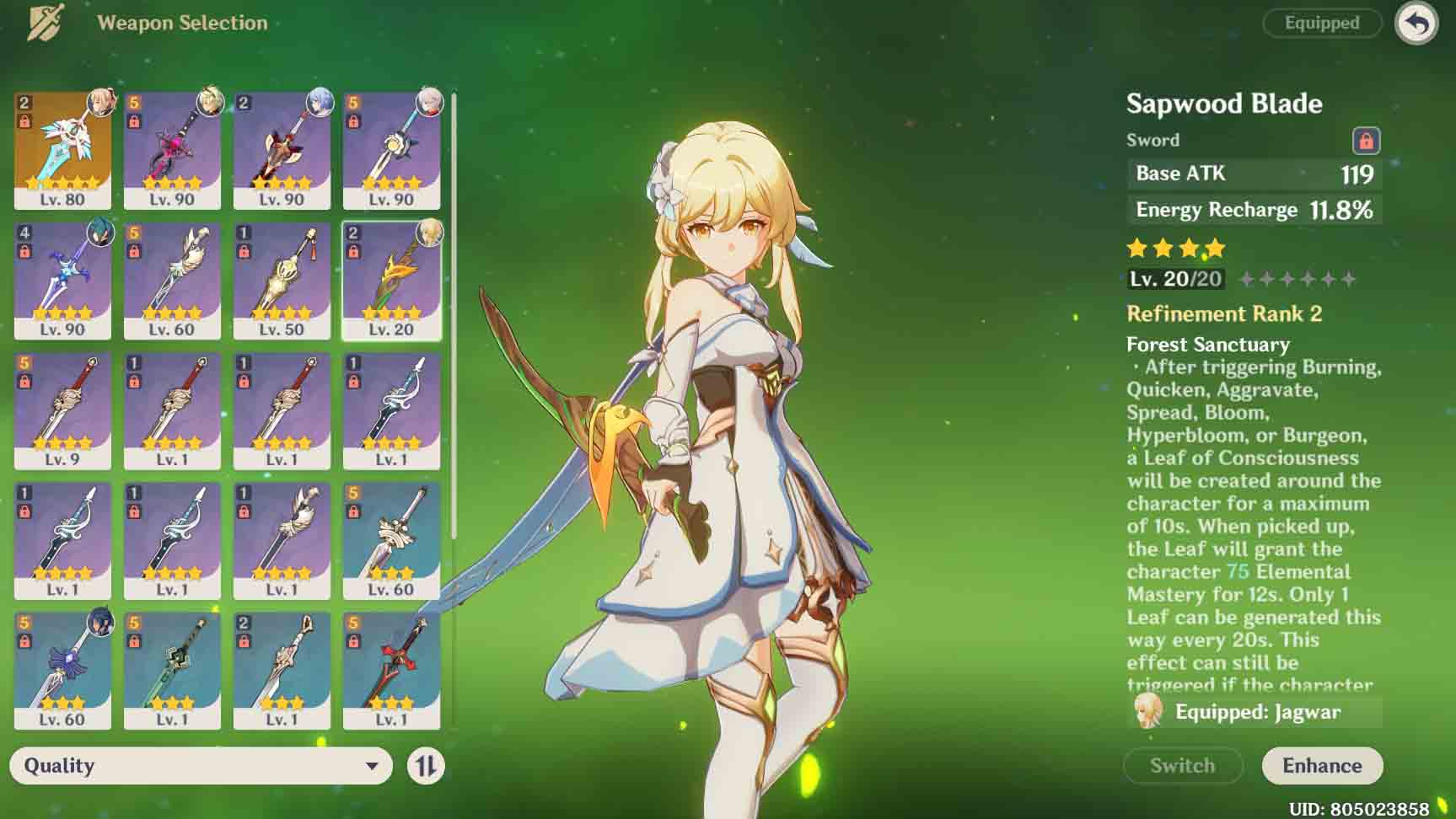The image size is (1456, 819).
Task: Click the Refinement Rank 2 label
Action: tap(1224, 313)
